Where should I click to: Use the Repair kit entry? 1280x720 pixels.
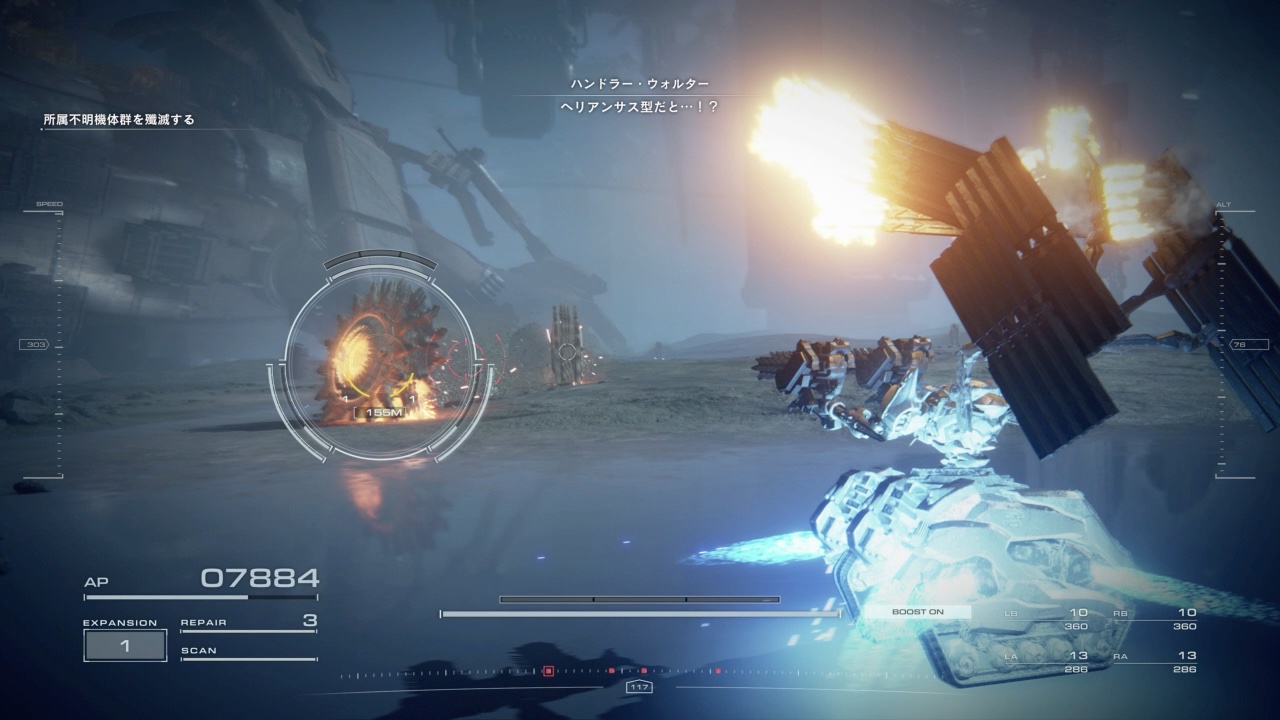coord(248,622)
